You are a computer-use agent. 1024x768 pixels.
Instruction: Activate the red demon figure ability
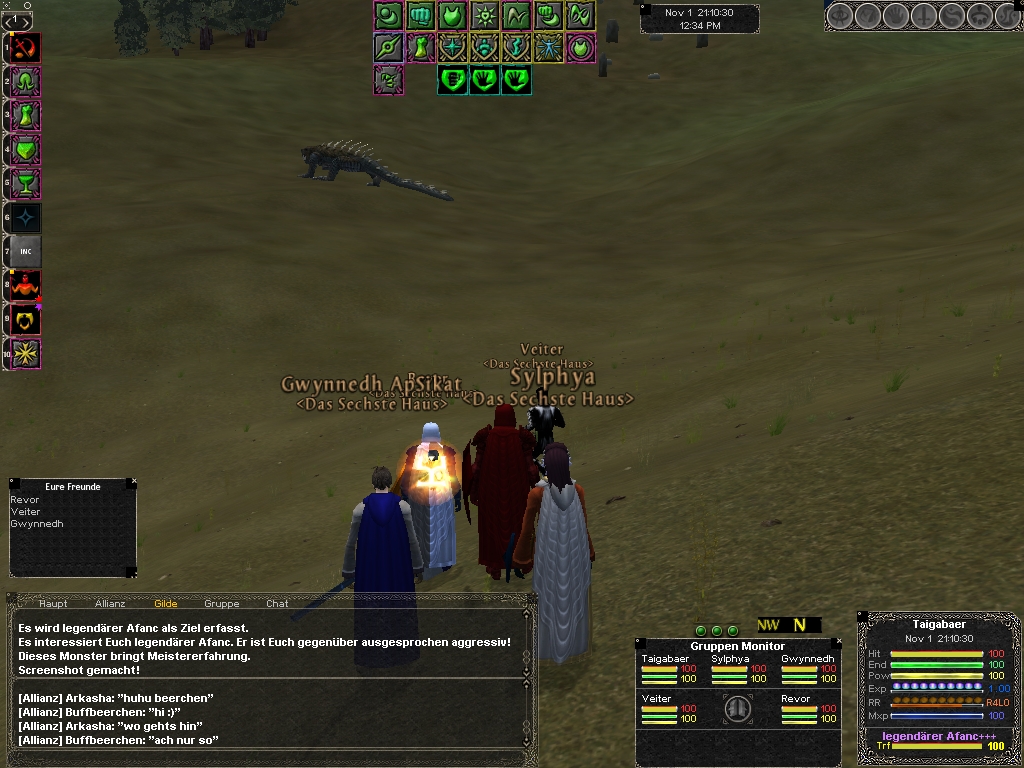(26, 285)
